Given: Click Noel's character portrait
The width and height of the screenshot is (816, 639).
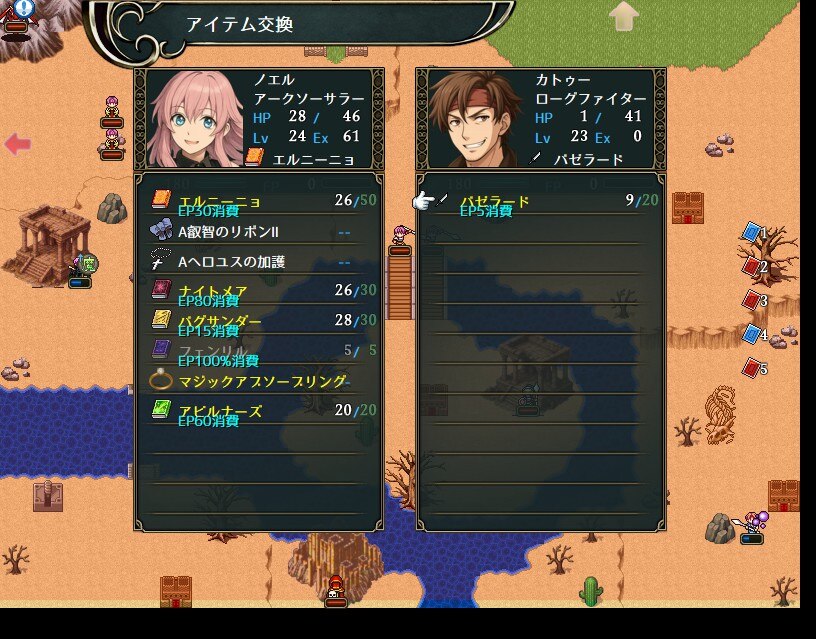Looking at the screenshot, I should 193,119.
